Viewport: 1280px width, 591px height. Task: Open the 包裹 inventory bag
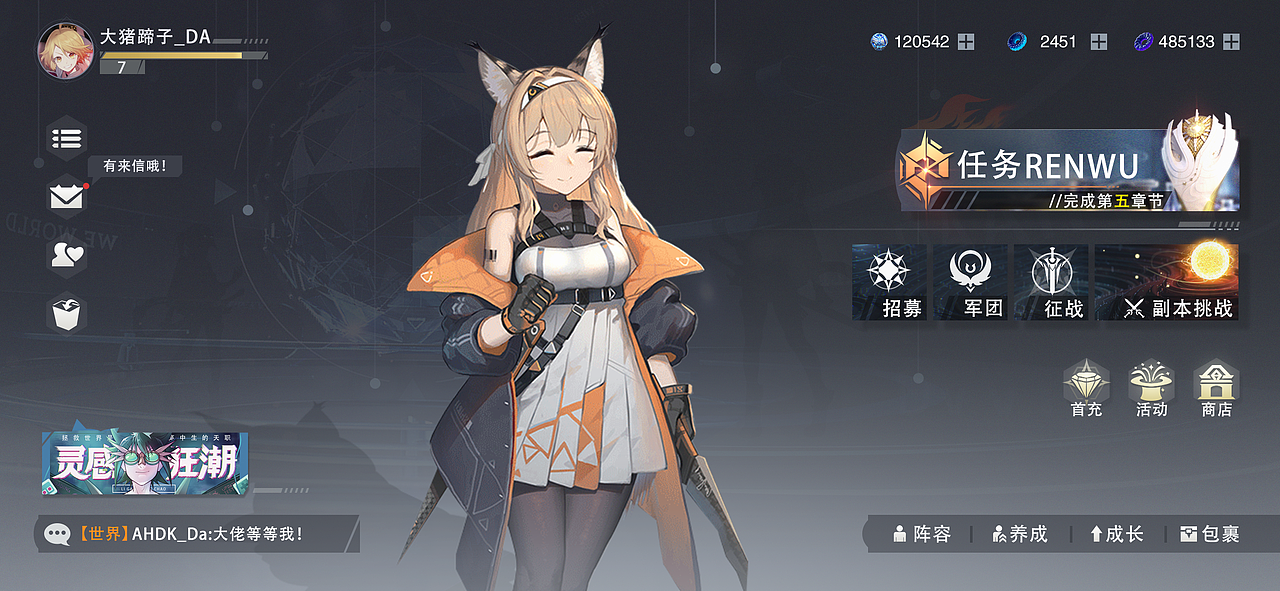(1210, 534)
